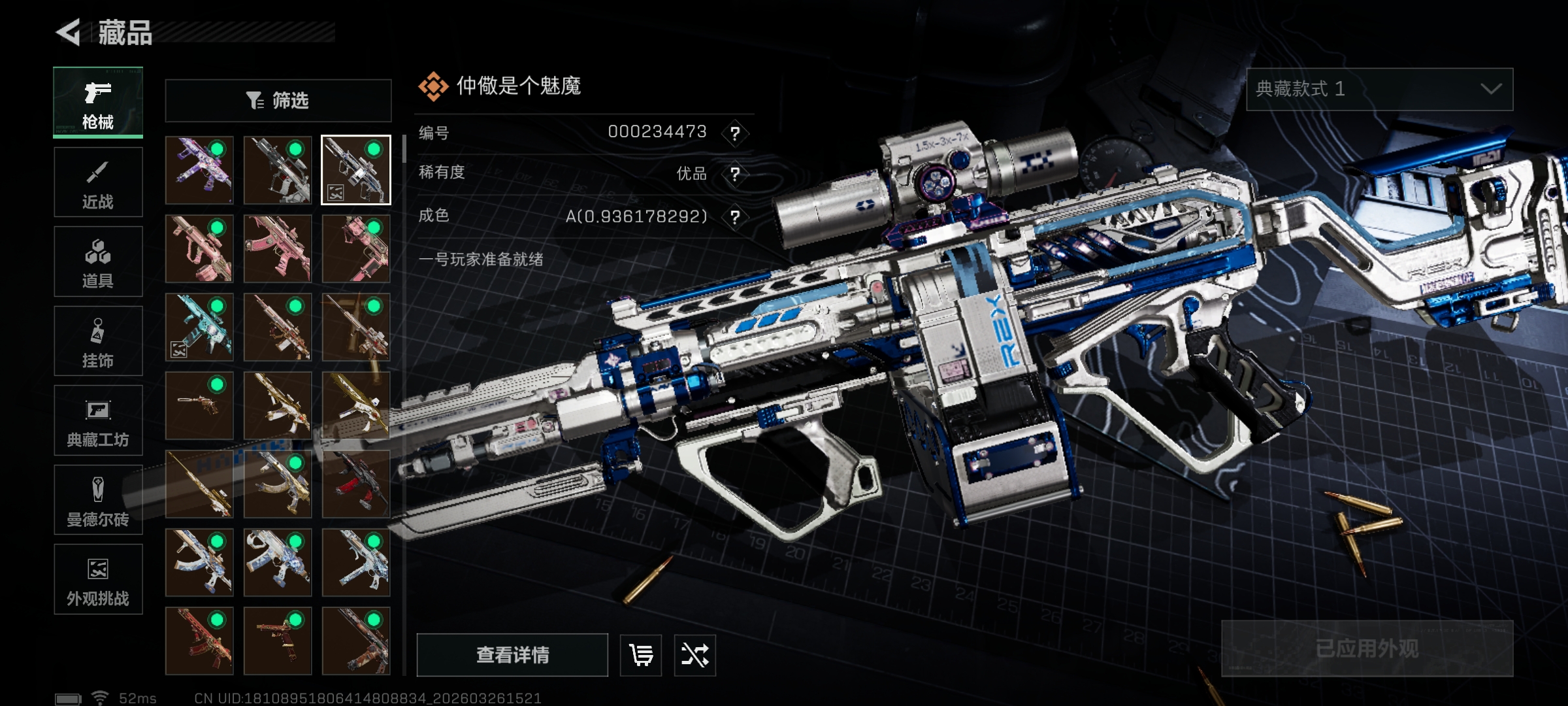This screenshot has height=706, width=1568.
Task: Open the 外观挑战 appearance challenges tab
Action: click(x=98, y=579)
